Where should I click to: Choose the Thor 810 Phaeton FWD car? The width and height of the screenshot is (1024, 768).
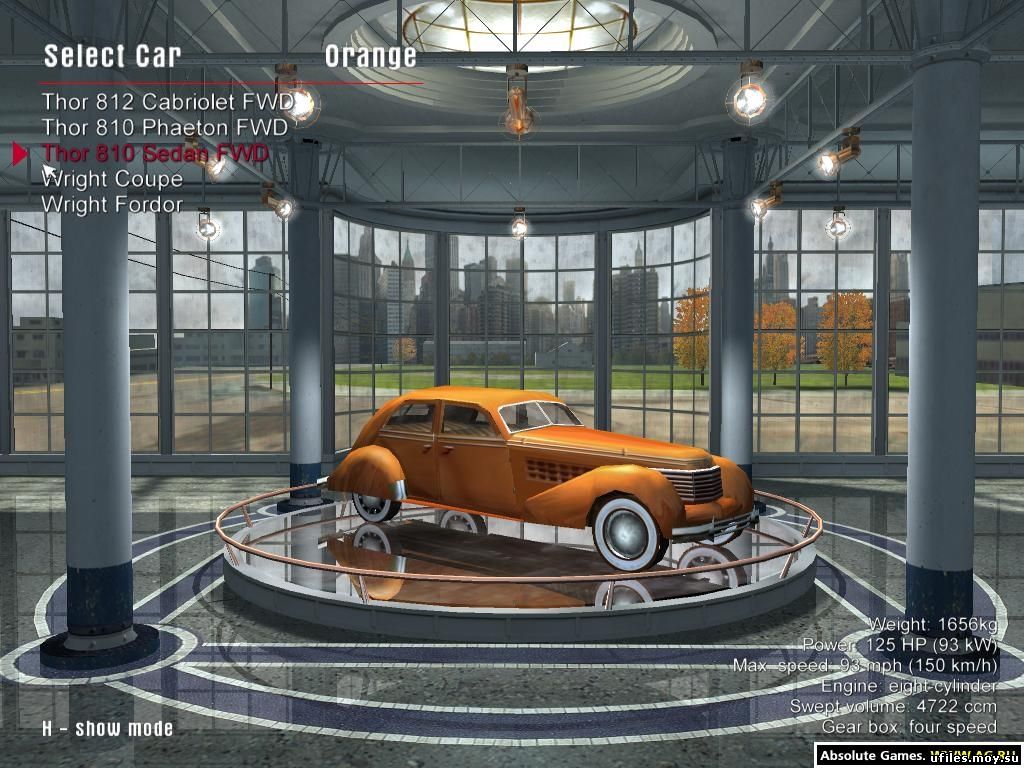point(164,128)
